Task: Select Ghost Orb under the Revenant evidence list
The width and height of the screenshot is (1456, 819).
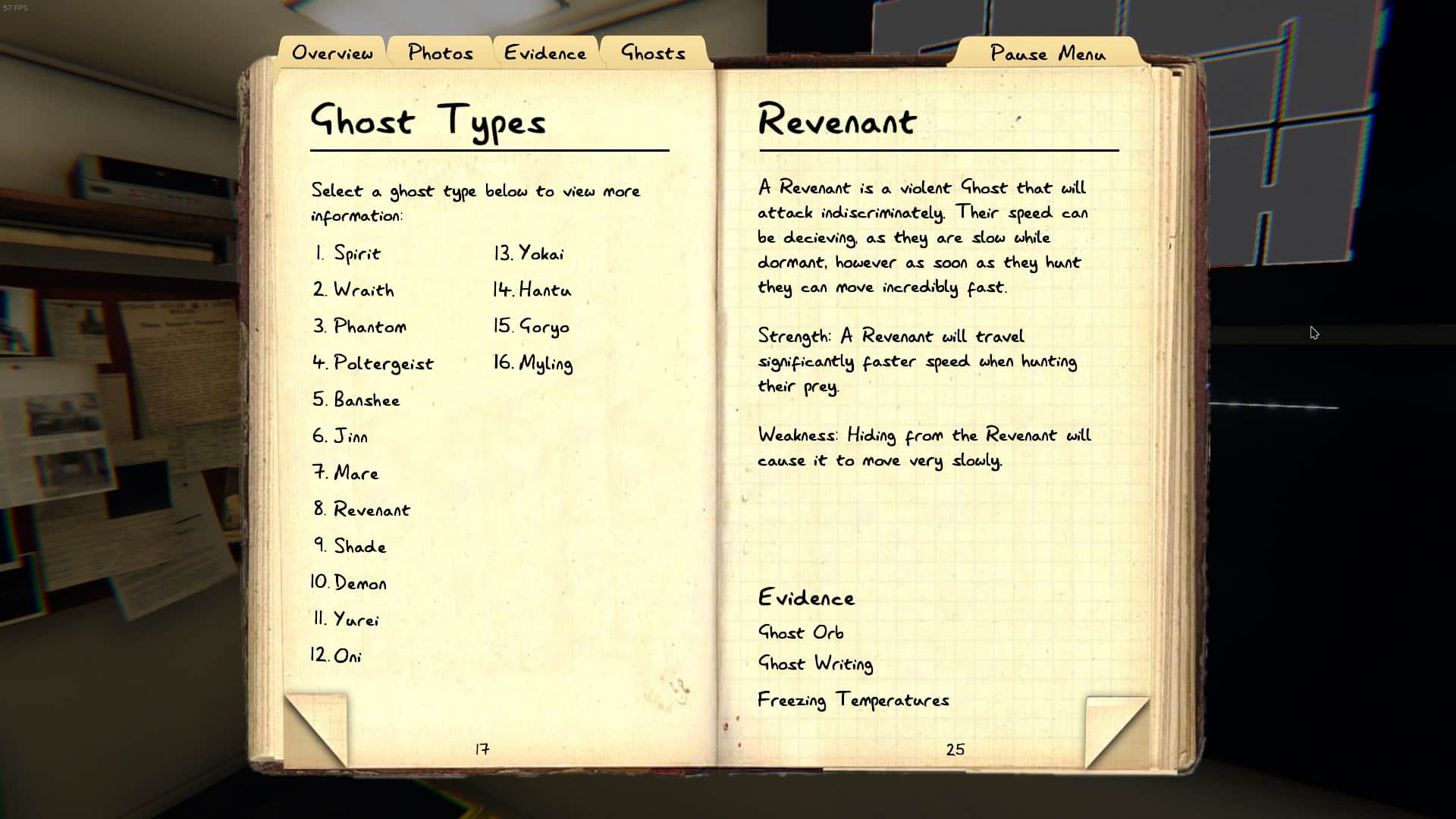Action: 801,632
